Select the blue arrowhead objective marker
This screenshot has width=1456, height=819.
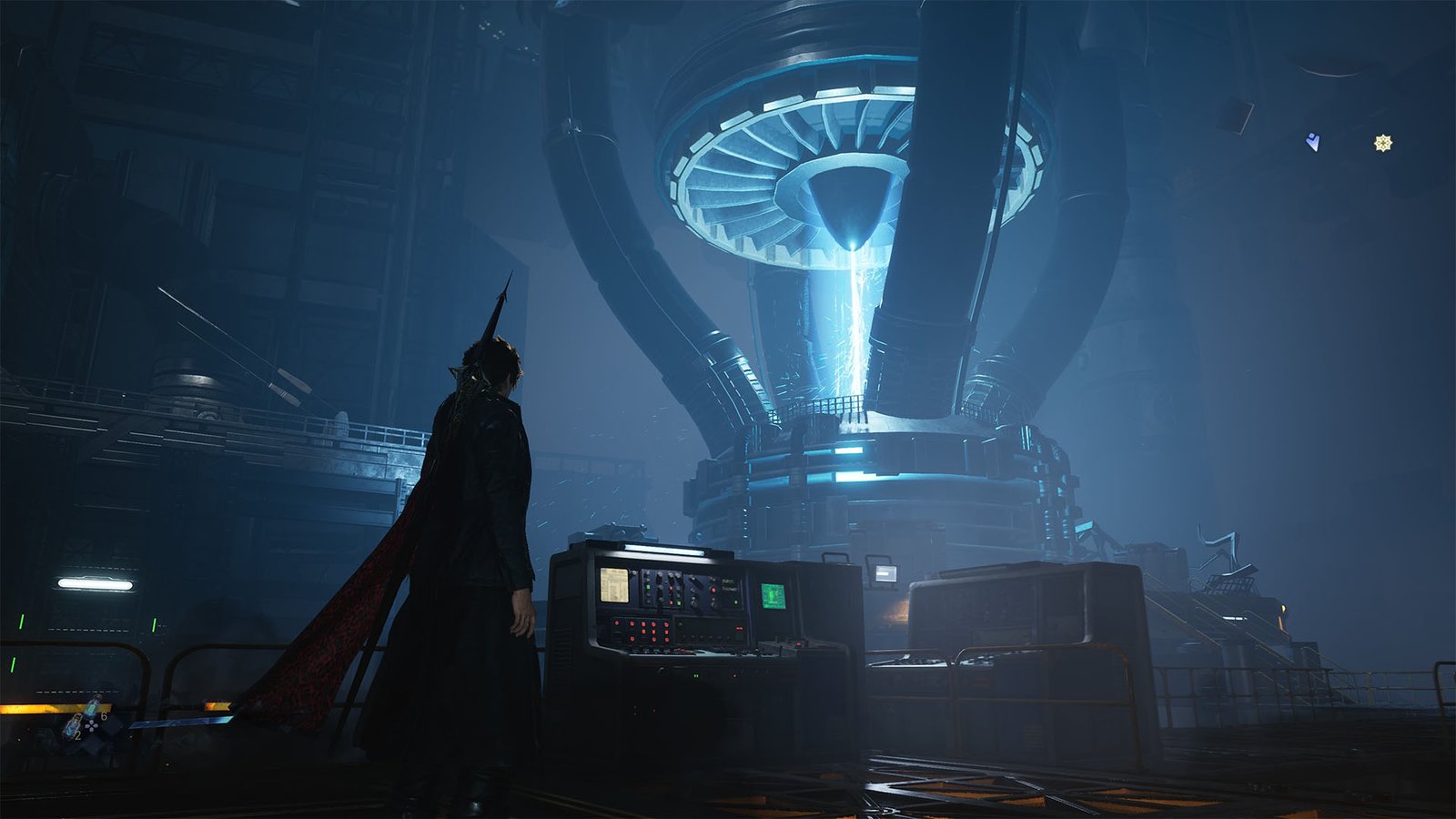(1312, 142)
